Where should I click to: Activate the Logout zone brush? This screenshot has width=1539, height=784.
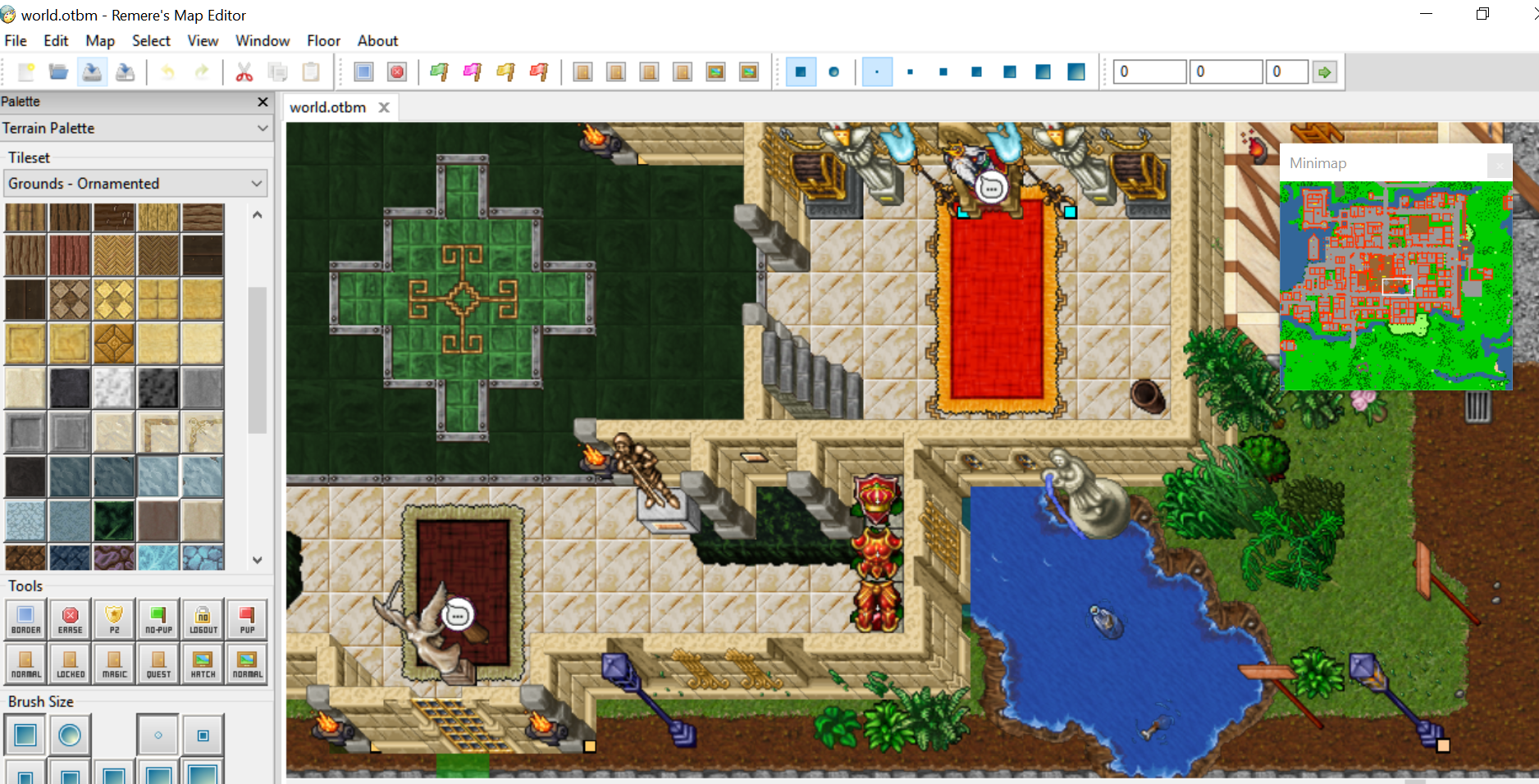click(x=202, y=619)
